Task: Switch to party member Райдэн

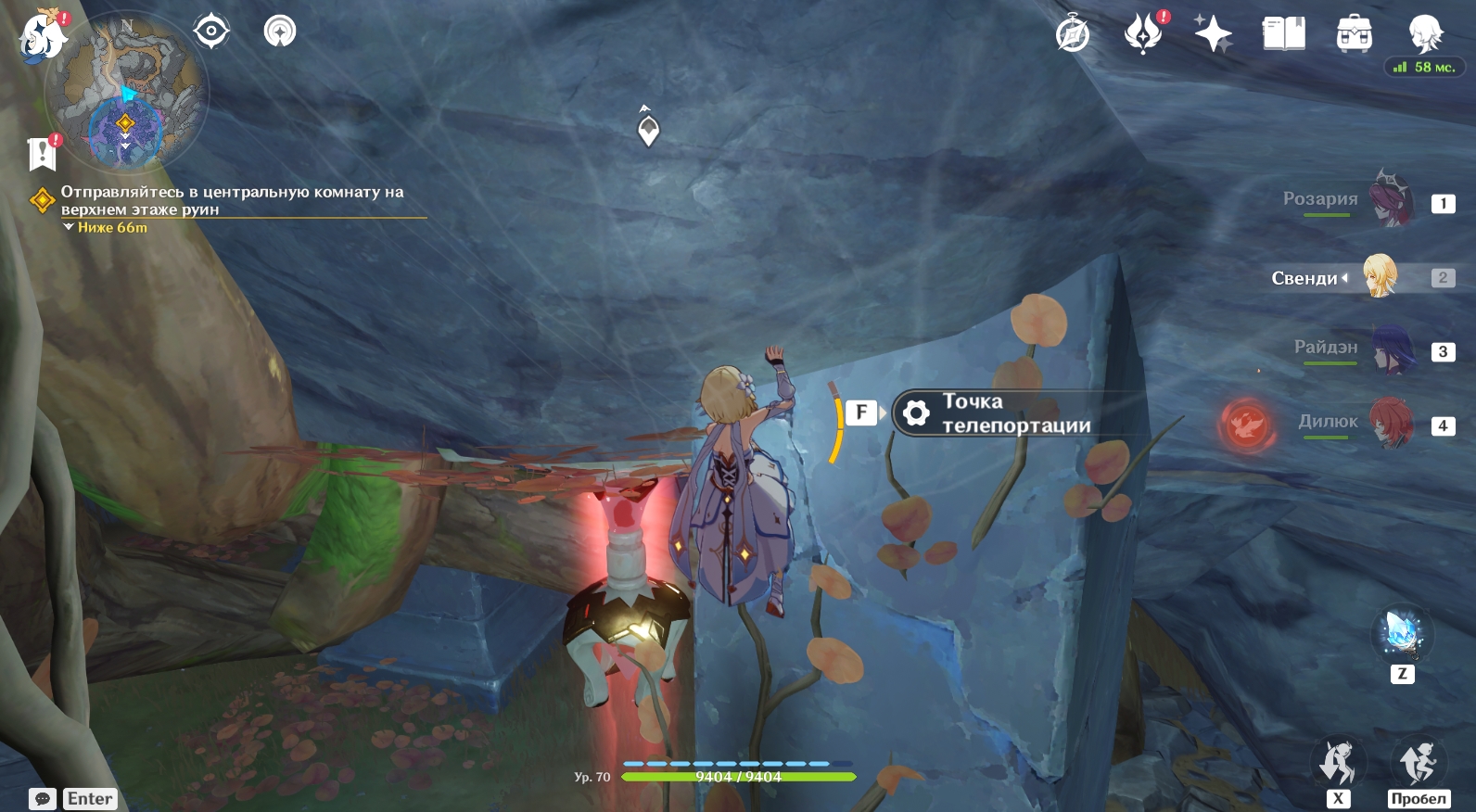Action: (1391, 350)
